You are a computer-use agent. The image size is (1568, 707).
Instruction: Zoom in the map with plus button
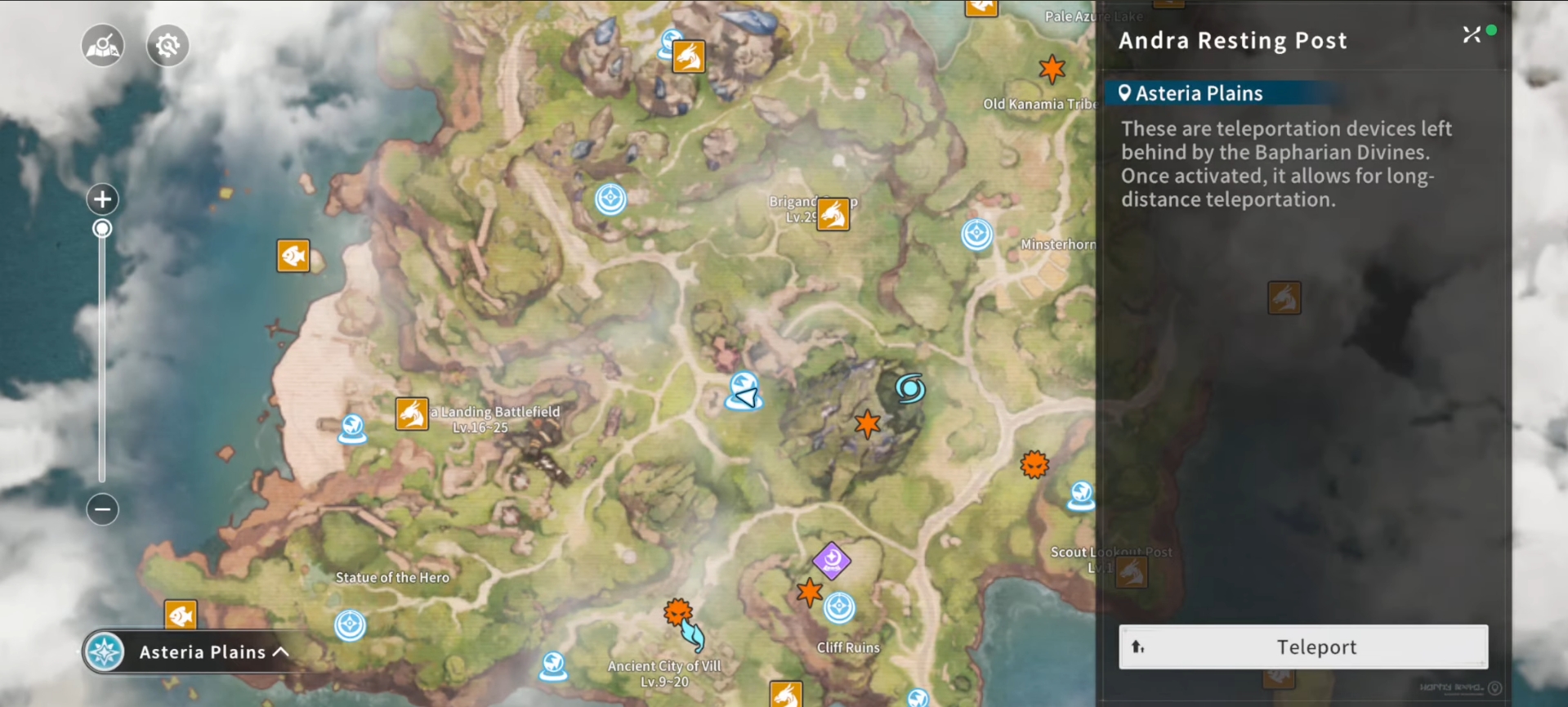[x=102, y=199]
